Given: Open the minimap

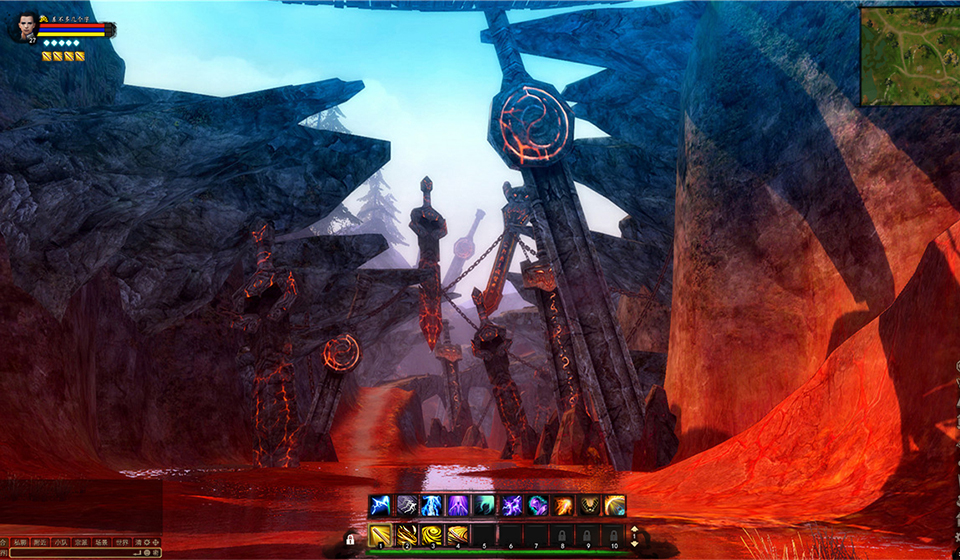Looking at the screenshot, I should pyautogui.click(x=909, y=56).
